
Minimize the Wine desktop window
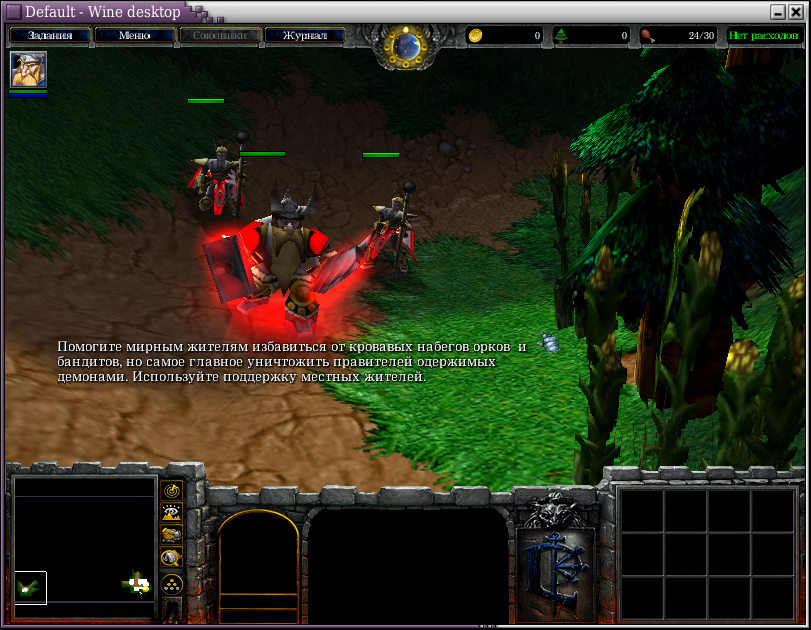(x=778, y=12)
